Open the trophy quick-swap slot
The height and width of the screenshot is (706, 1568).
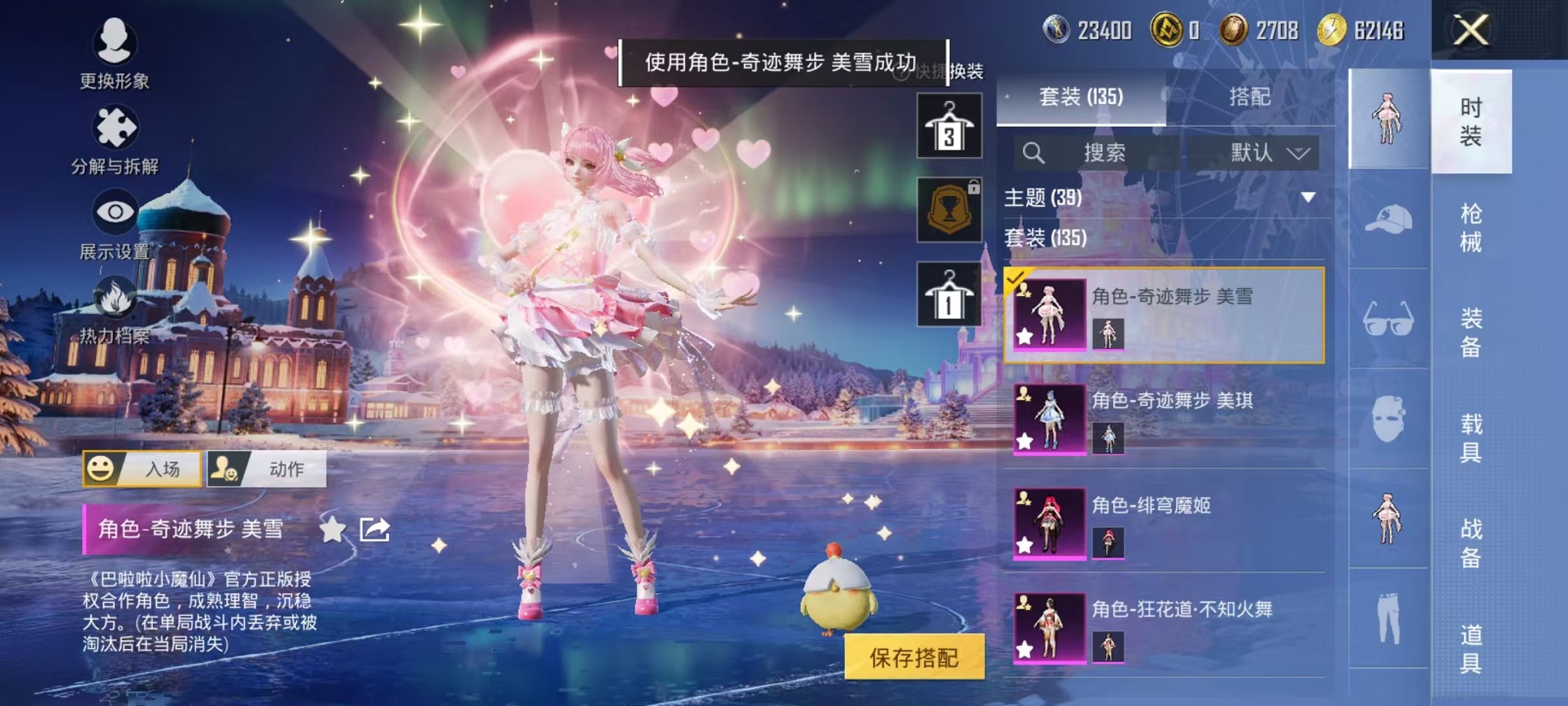[950, 209]
